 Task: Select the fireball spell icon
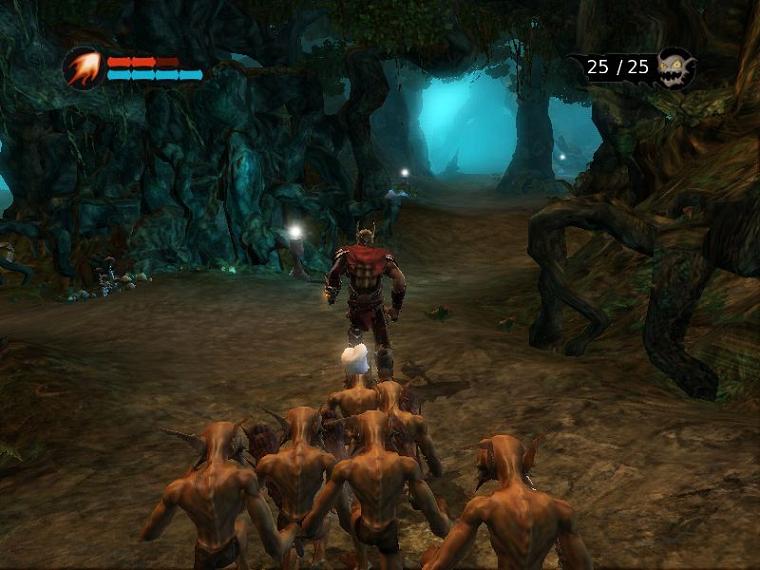[x=82, y=68]
